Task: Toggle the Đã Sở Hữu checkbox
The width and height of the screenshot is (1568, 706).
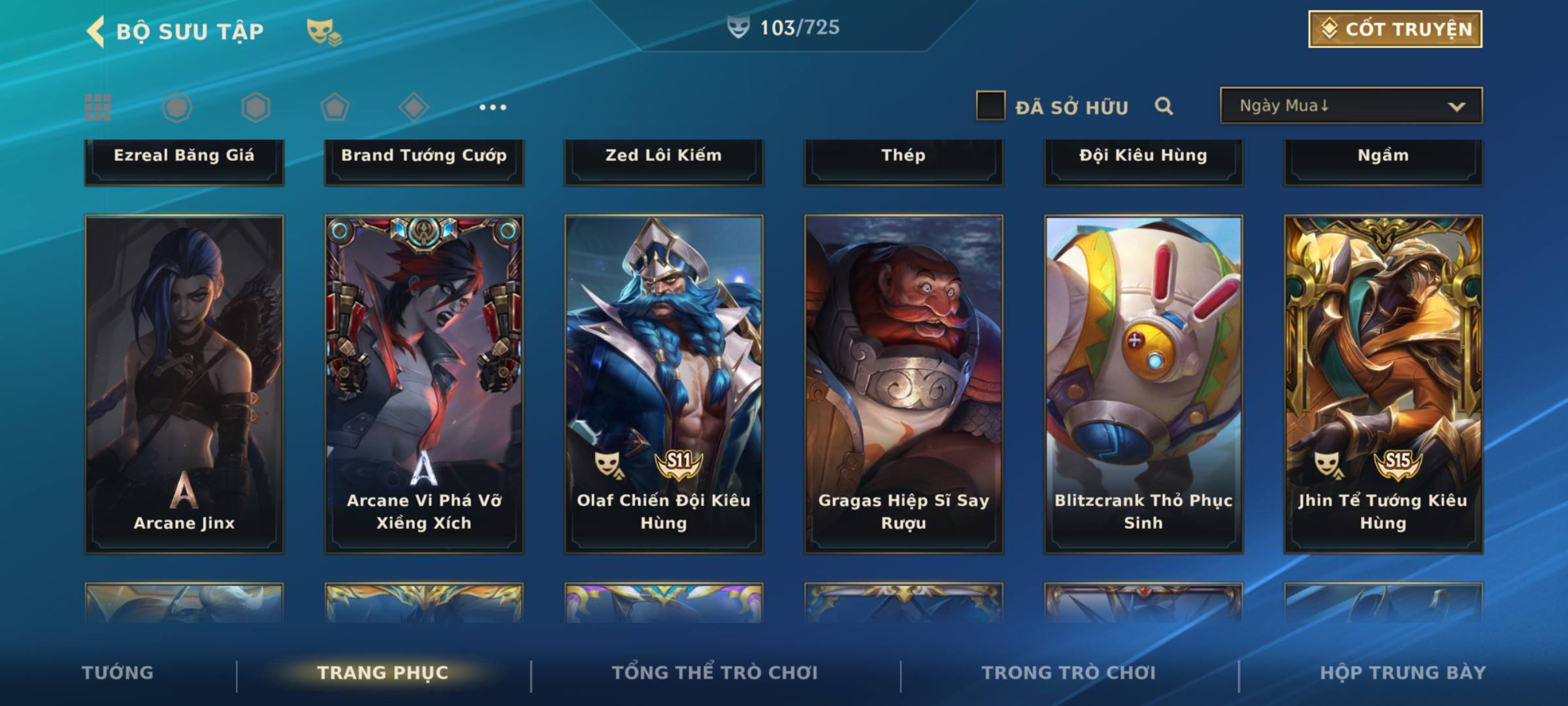Action: coord(990,106)
